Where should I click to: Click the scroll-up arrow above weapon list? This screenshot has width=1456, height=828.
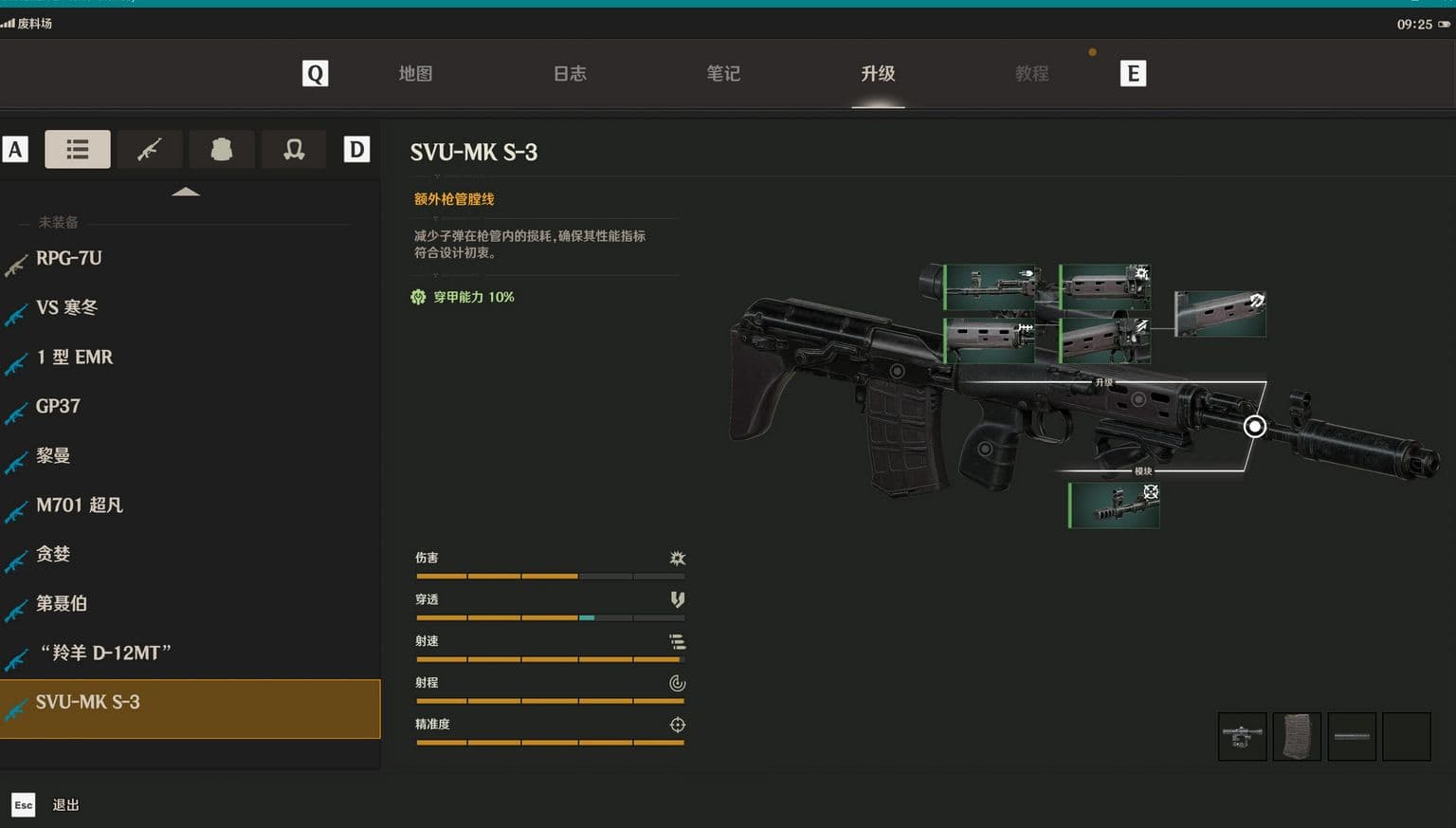click(186, 193)
